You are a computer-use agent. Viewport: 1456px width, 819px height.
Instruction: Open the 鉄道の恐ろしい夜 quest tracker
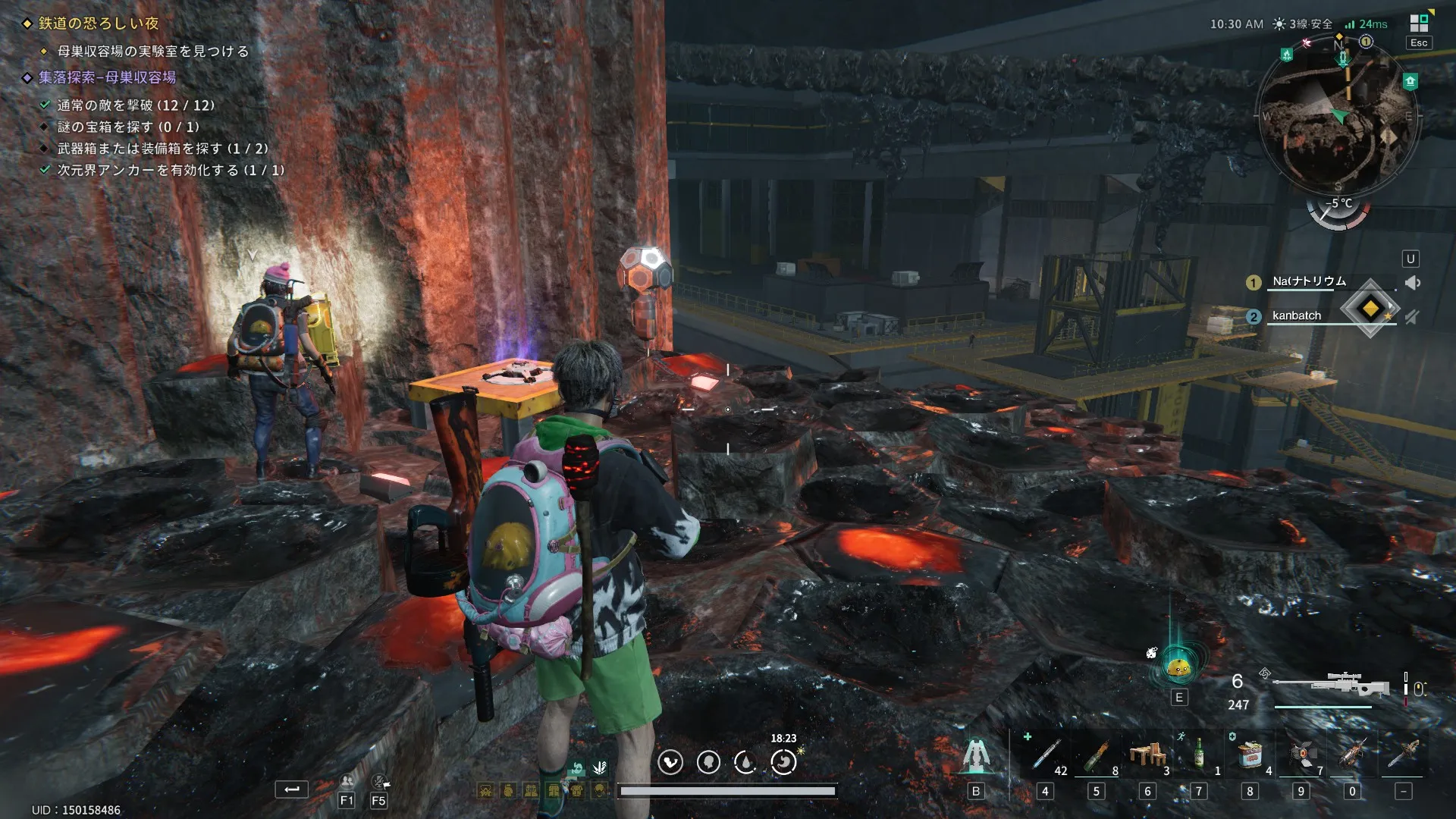tap(99, 24)
